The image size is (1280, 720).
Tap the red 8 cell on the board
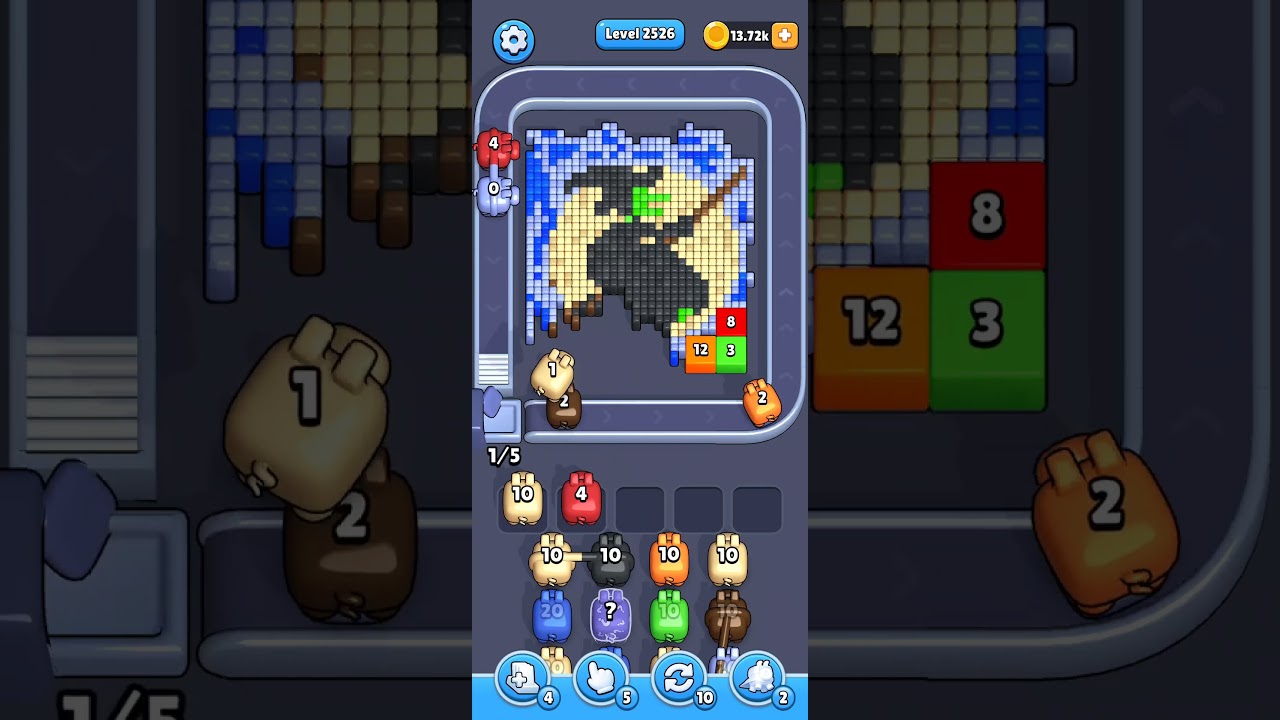[730, 322]
